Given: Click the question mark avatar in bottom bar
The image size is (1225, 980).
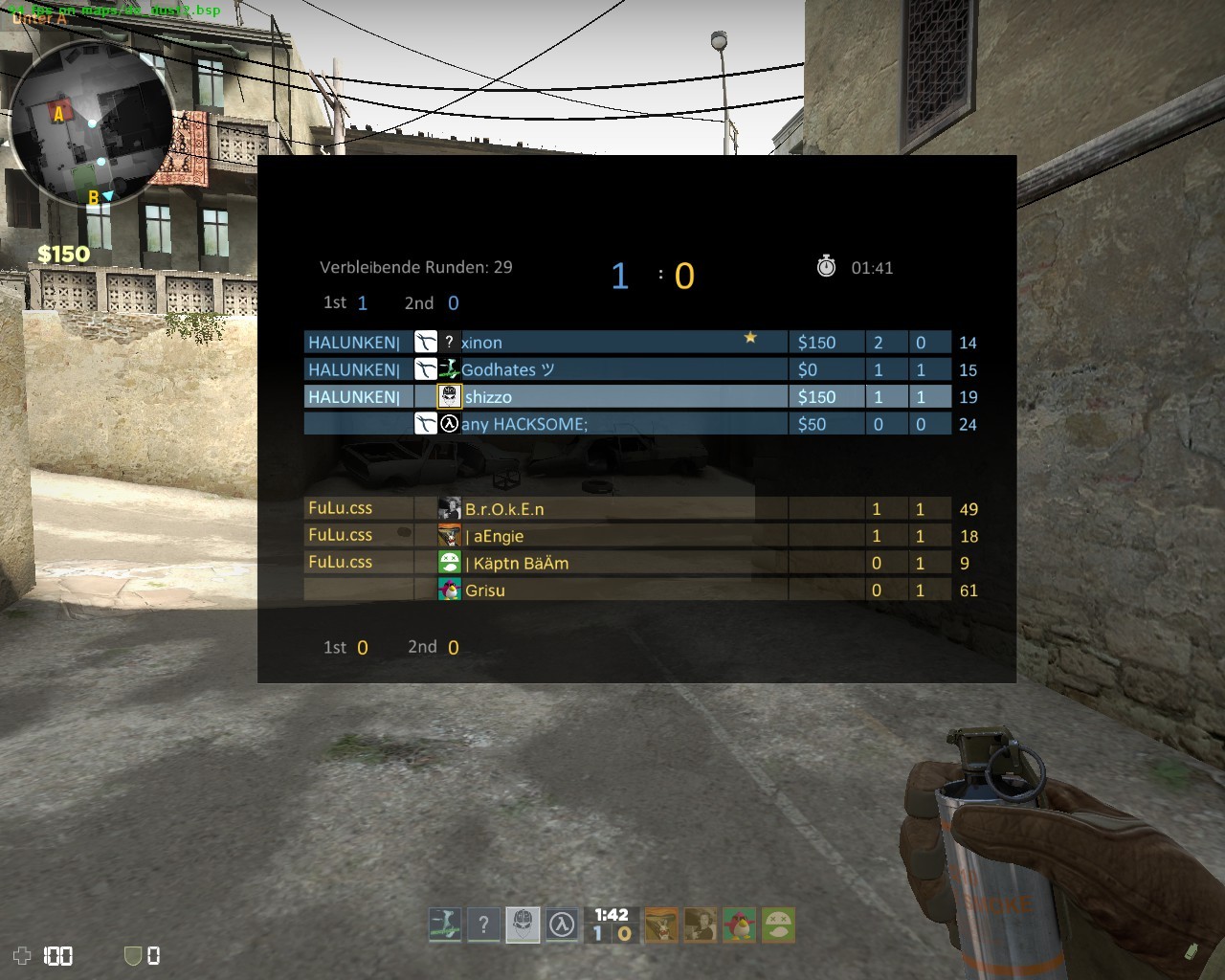Looking at the screenshot, I should pyautogui.click(x=483, y=924).
